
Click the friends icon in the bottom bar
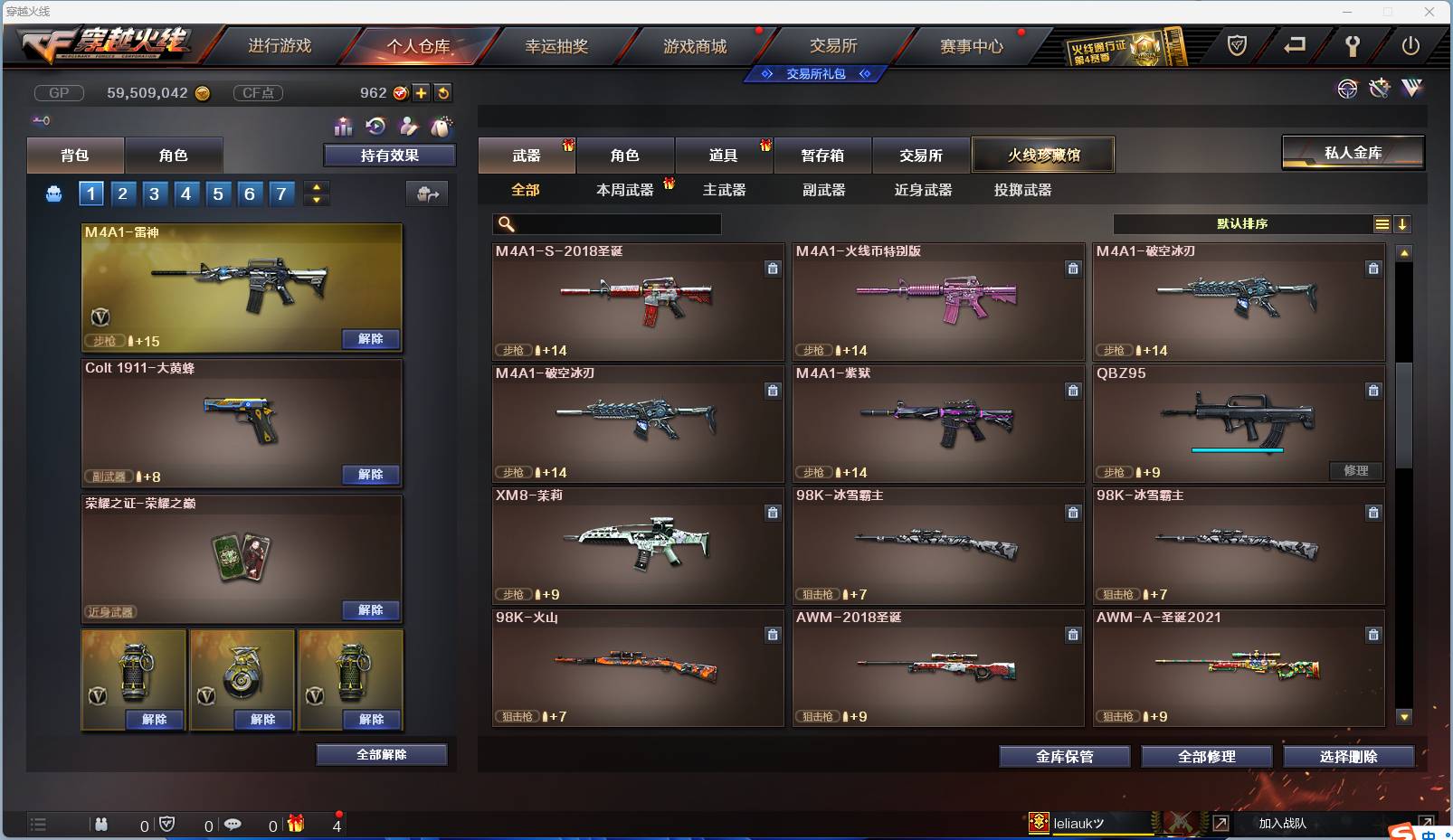[102, 825]
